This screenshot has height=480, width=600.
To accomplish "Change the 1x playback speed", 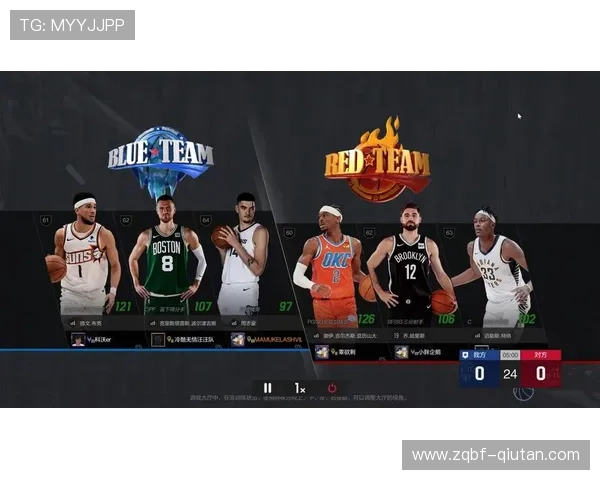I will [x=299, y=388].
